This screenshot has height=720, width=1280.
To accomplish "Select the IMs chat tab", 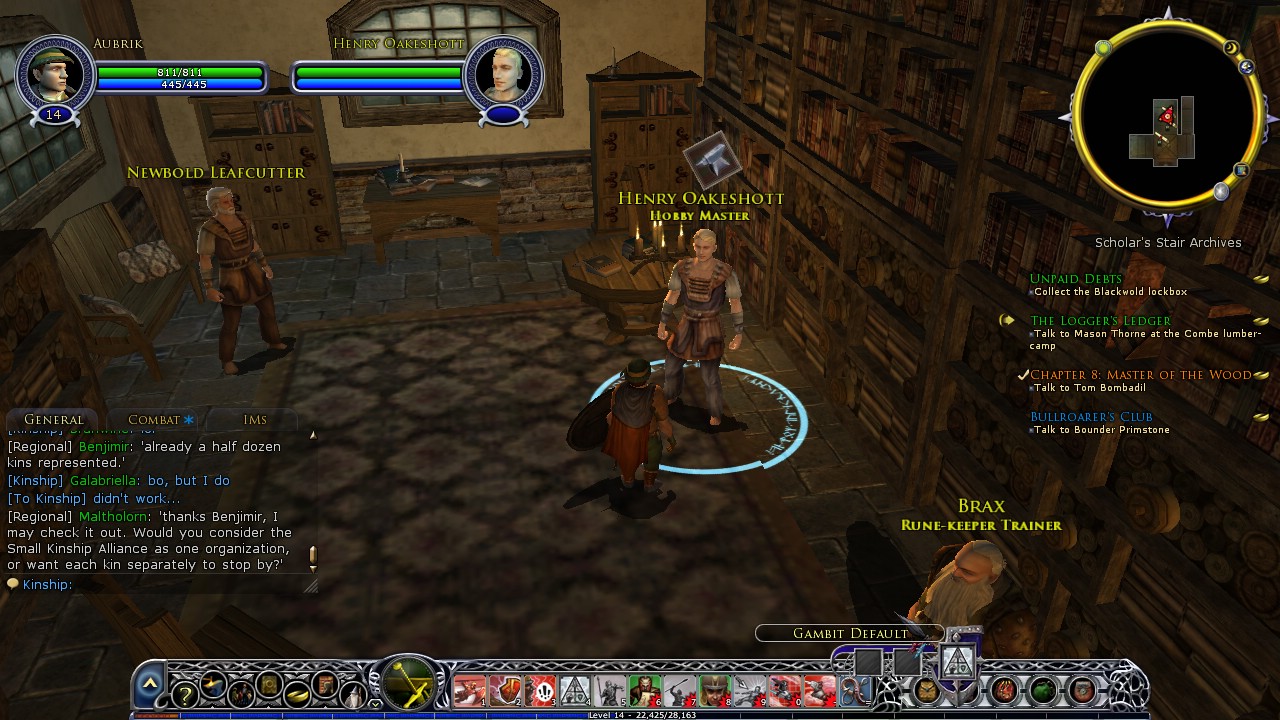I will [x=254, y=420].
